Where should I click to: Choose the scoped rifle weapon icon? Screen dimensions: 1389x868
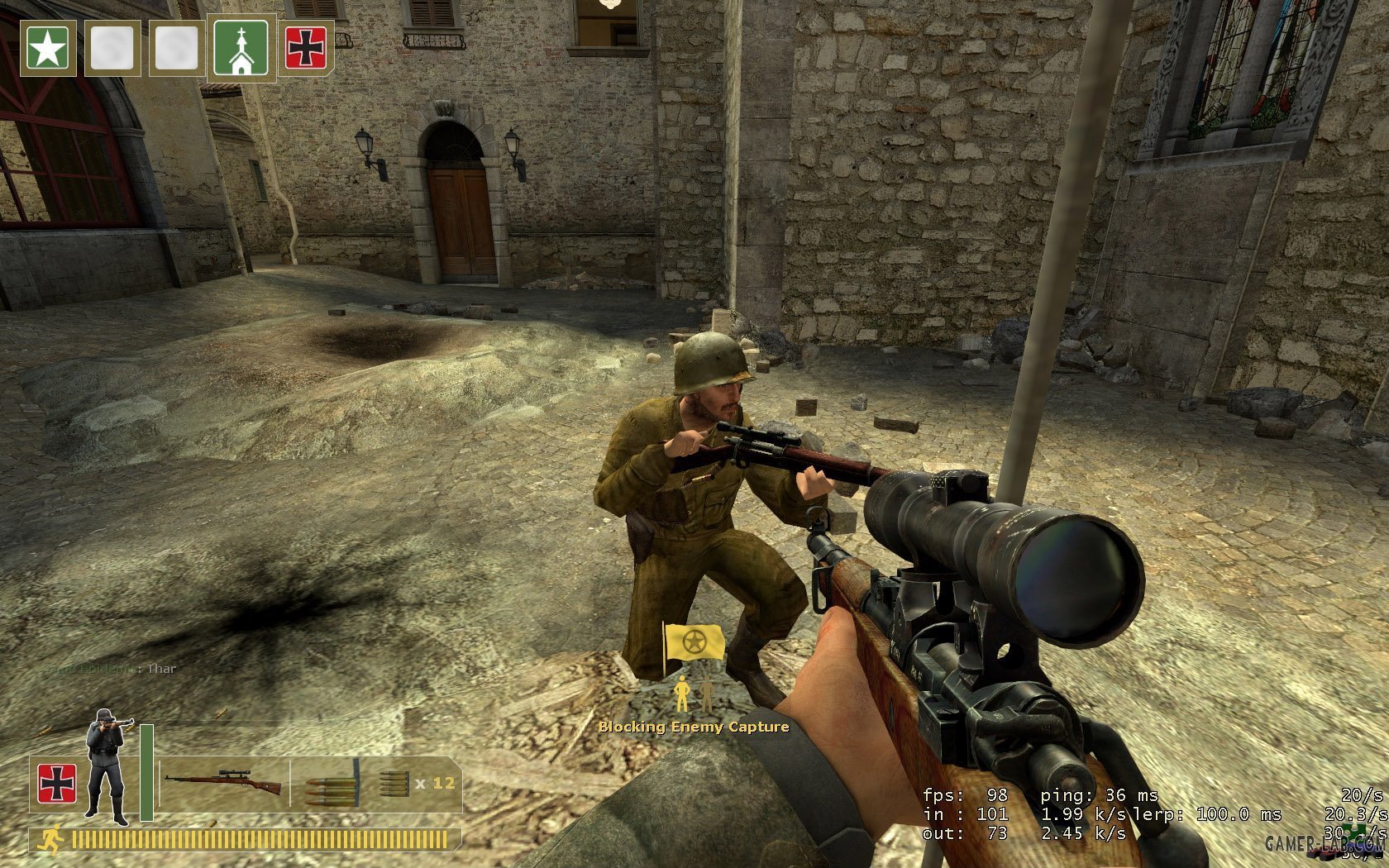tap(223, 782)
